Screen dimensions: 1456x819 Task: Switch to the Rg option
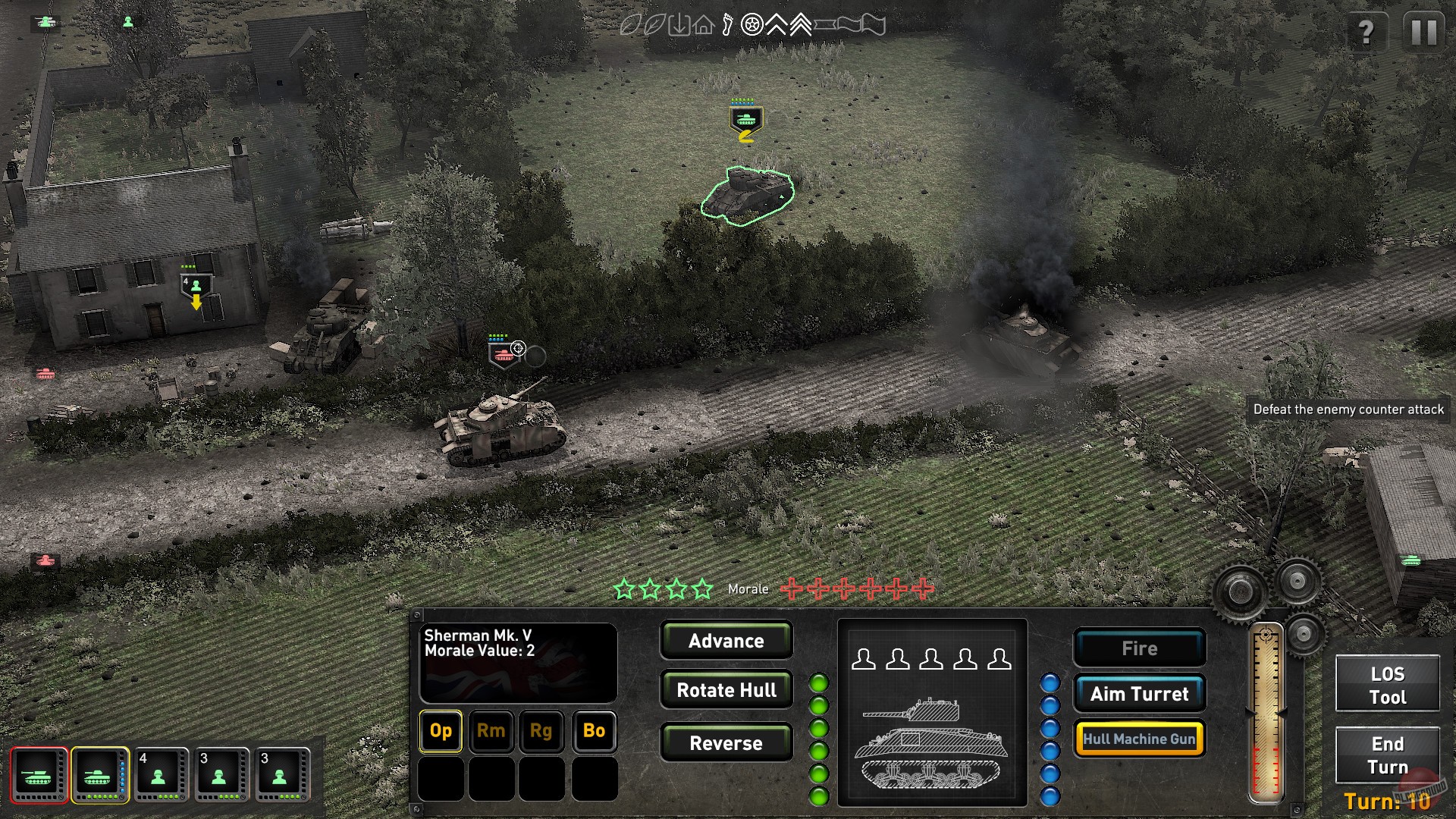(542, 731)
